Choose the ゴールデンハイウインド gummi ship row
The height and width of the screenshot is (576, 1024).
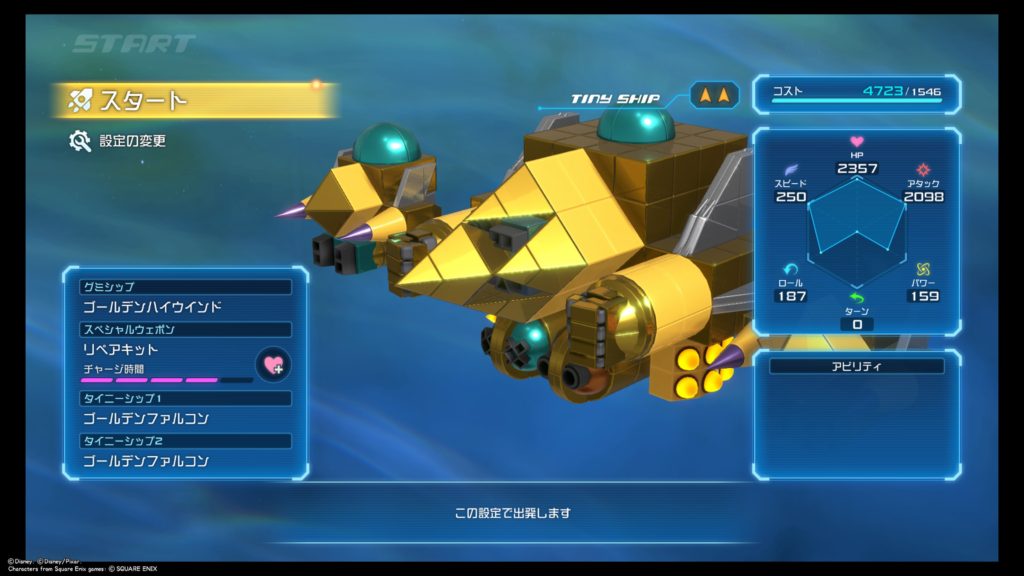186,307
